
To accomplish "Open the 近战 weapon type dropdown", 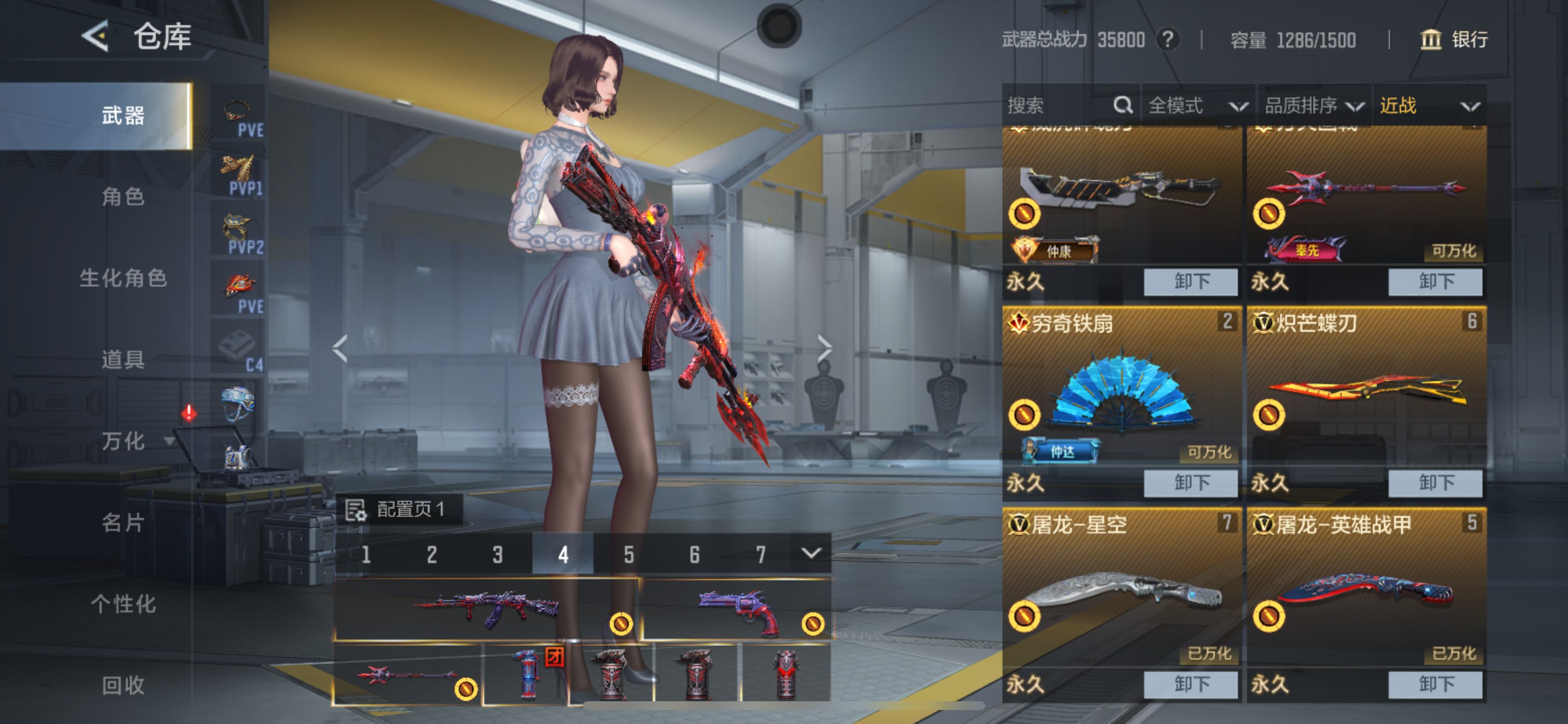I will 1428,106.
